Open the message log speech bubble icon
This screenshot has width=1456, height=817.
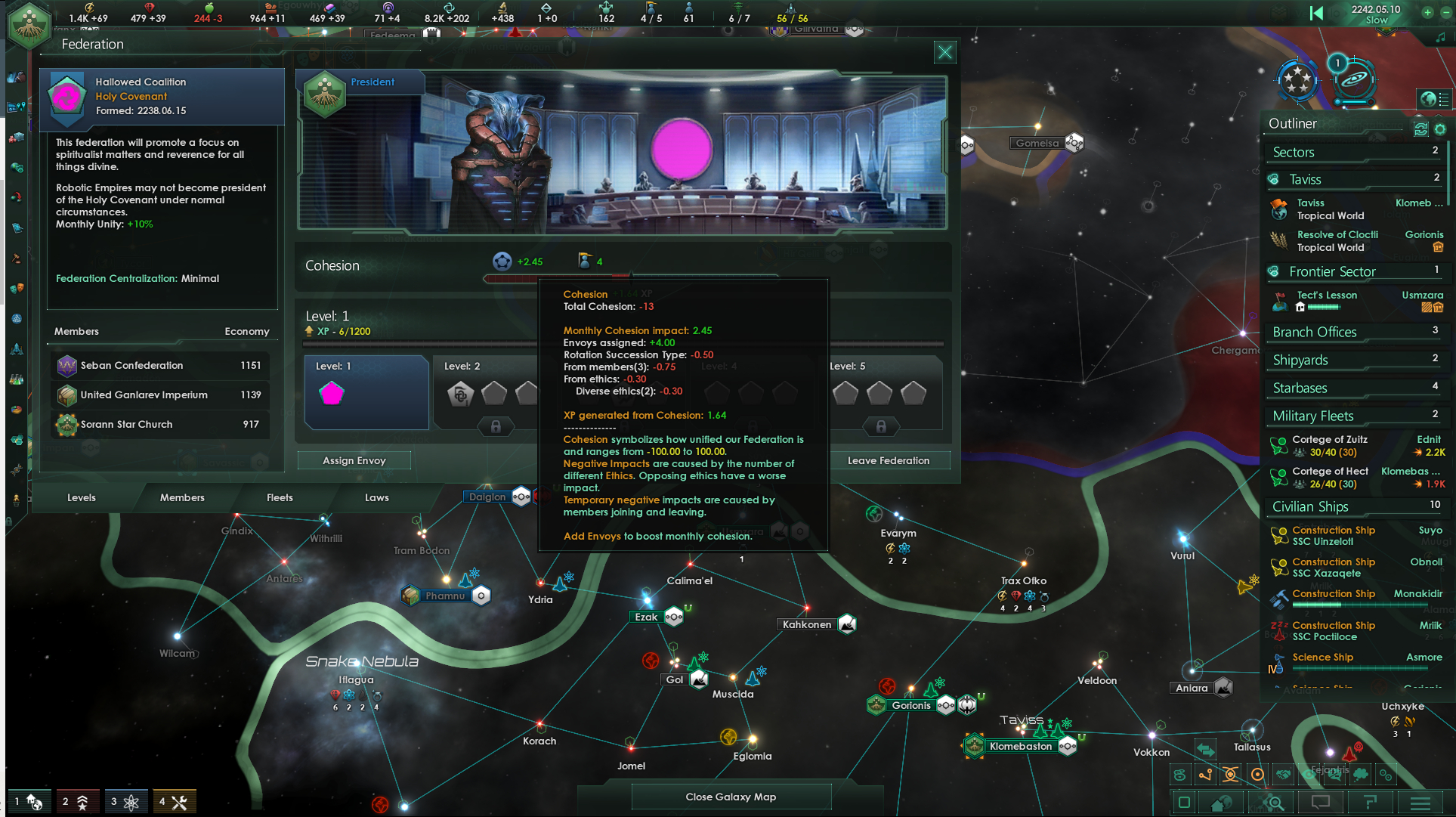tap(1322, 803)
